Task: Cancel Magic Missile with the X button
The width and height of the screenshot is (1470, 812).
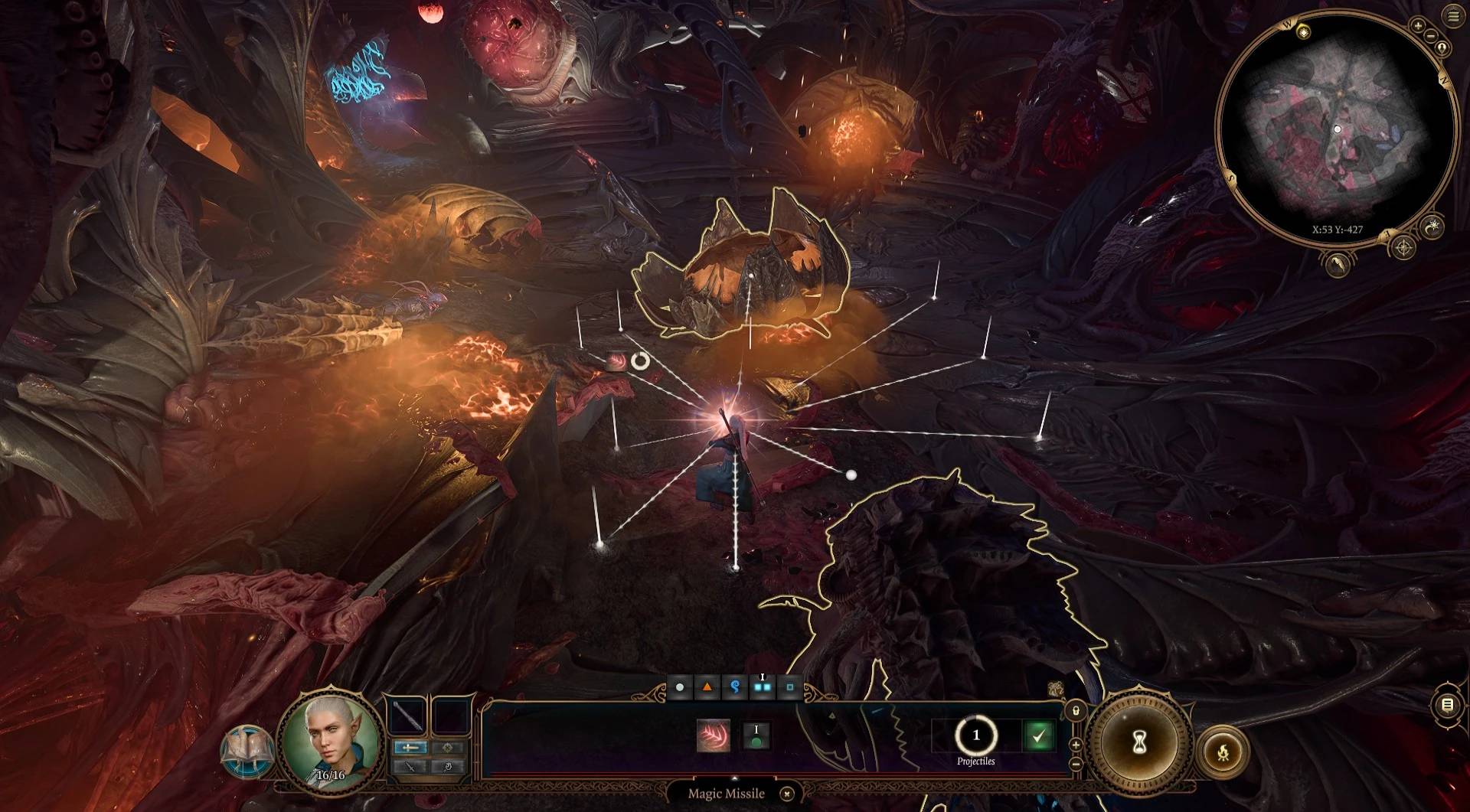Action: [x=786, y=794]
